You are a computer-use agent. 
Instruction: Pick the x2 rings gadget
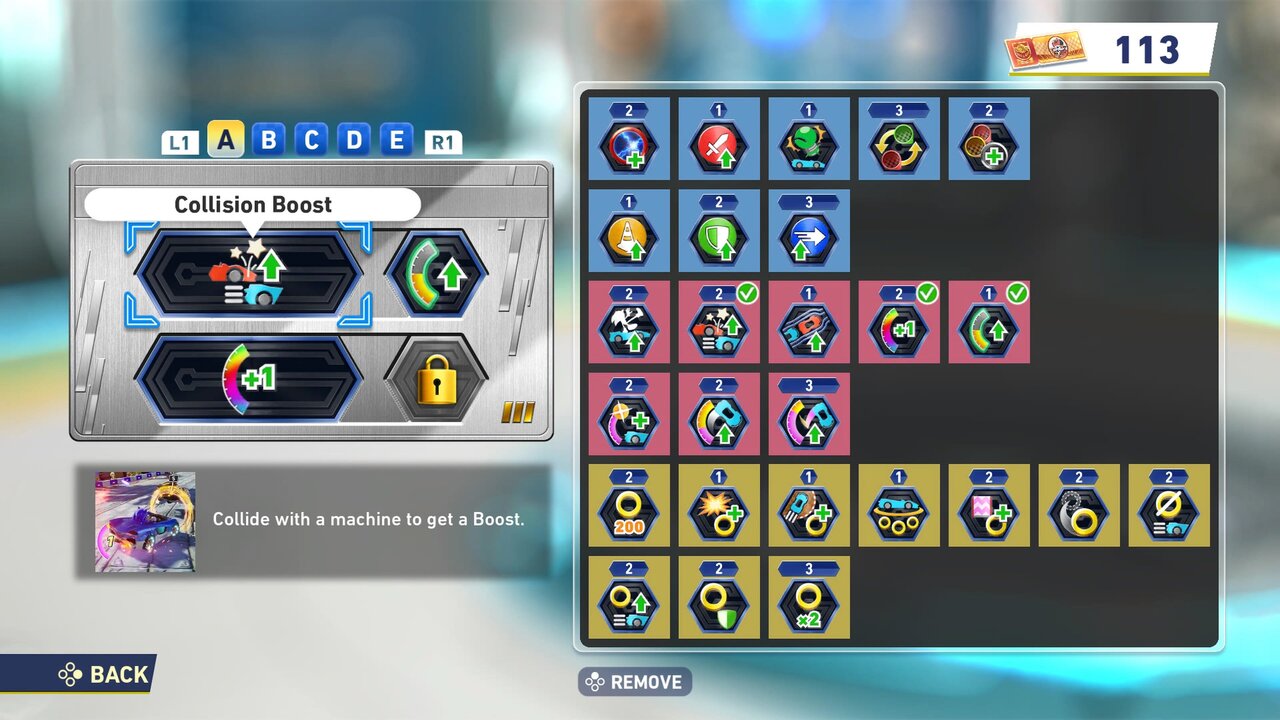[809, 598]
